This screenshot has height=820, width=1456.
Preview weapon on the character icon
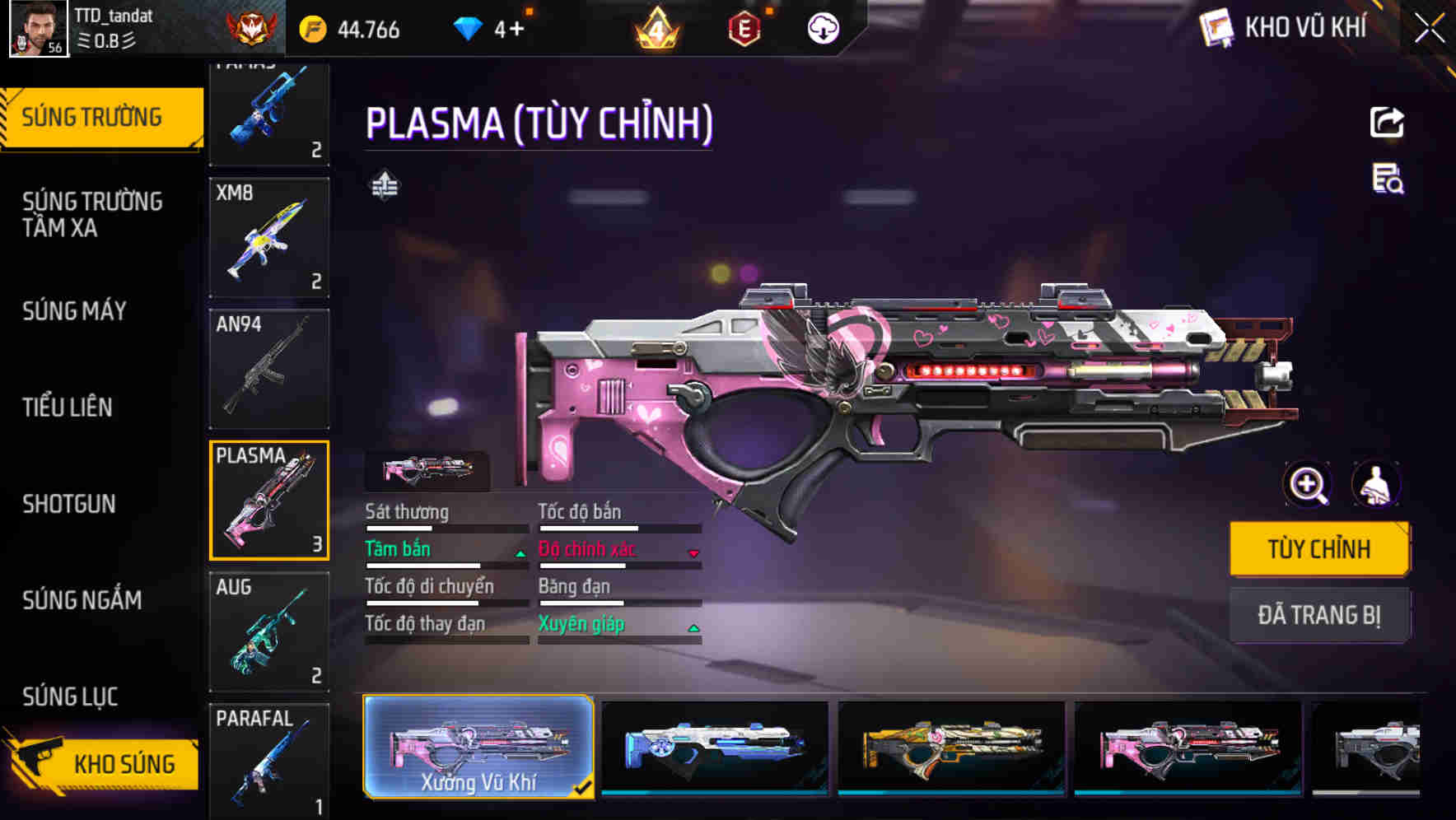(1375, 484)
